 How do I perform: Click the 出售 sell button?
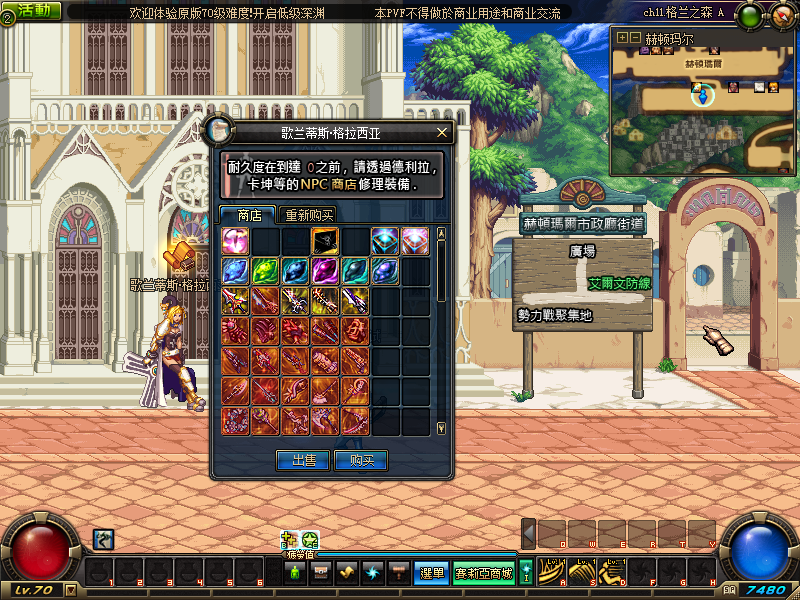coord(303,460)
